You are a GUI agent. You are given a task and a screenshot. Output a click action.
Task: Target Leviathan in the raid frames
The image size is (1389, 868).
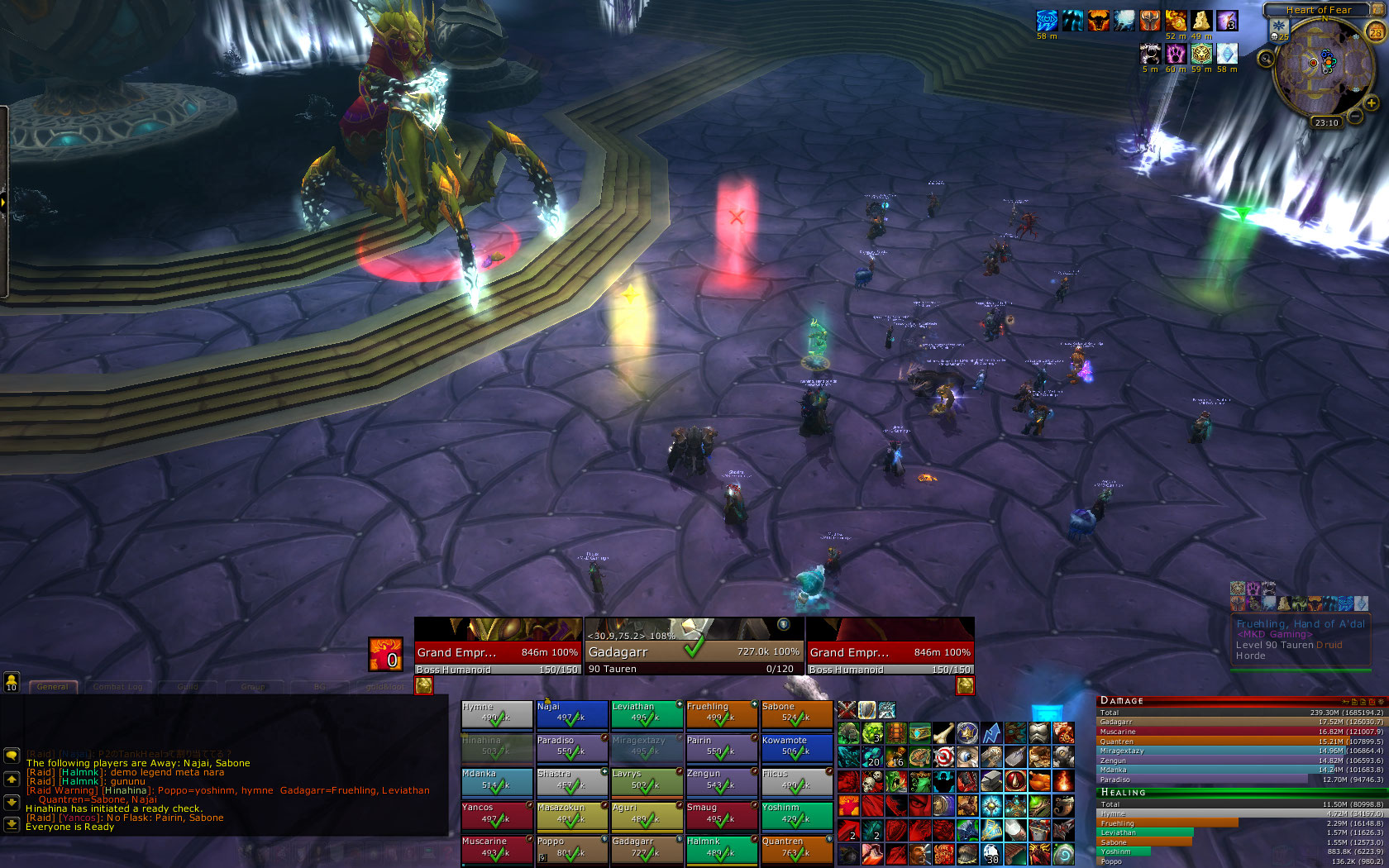(x=647, y=714)
